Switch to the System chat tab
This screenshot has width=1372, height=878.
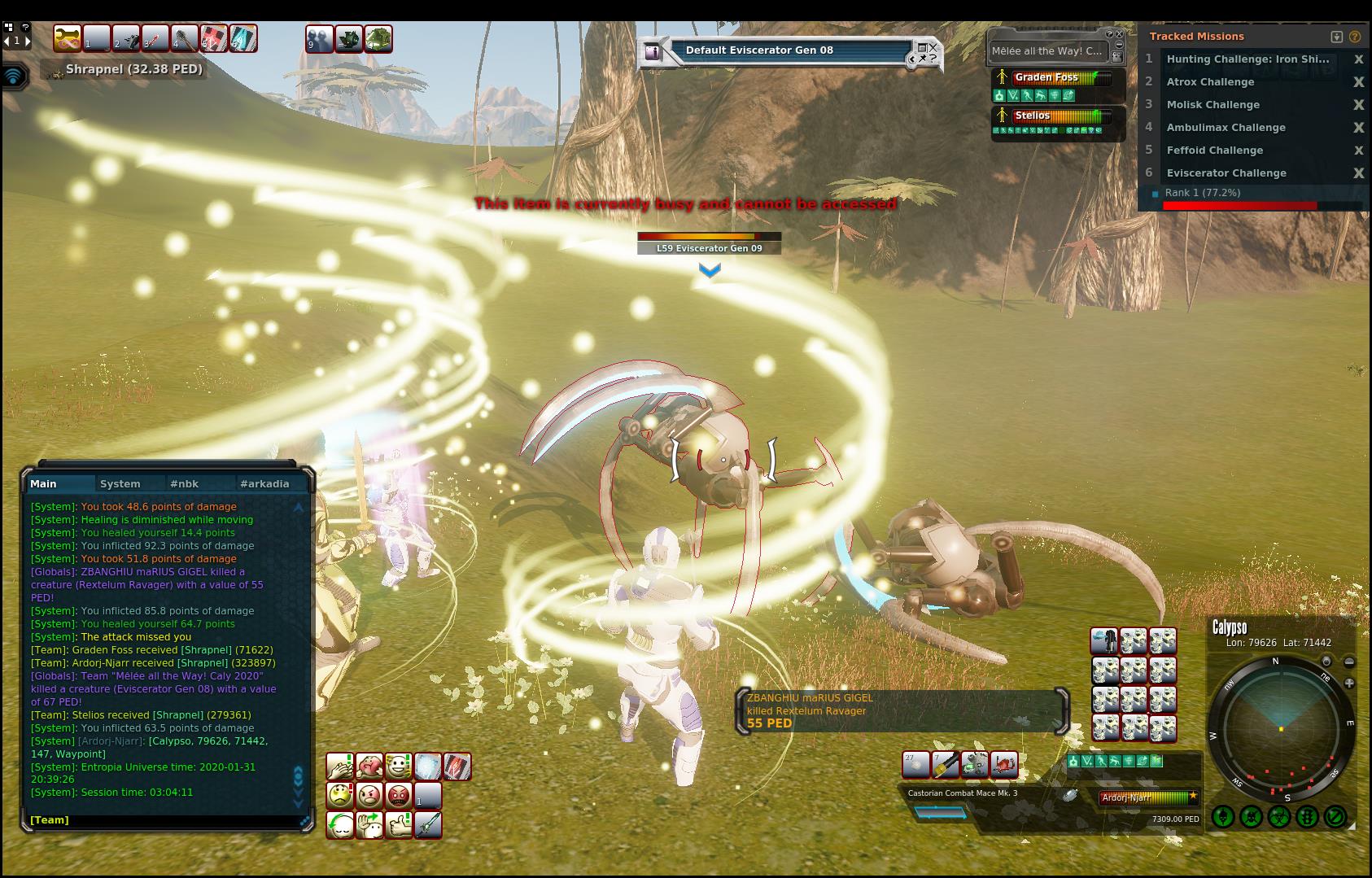[x=120, y=483]
